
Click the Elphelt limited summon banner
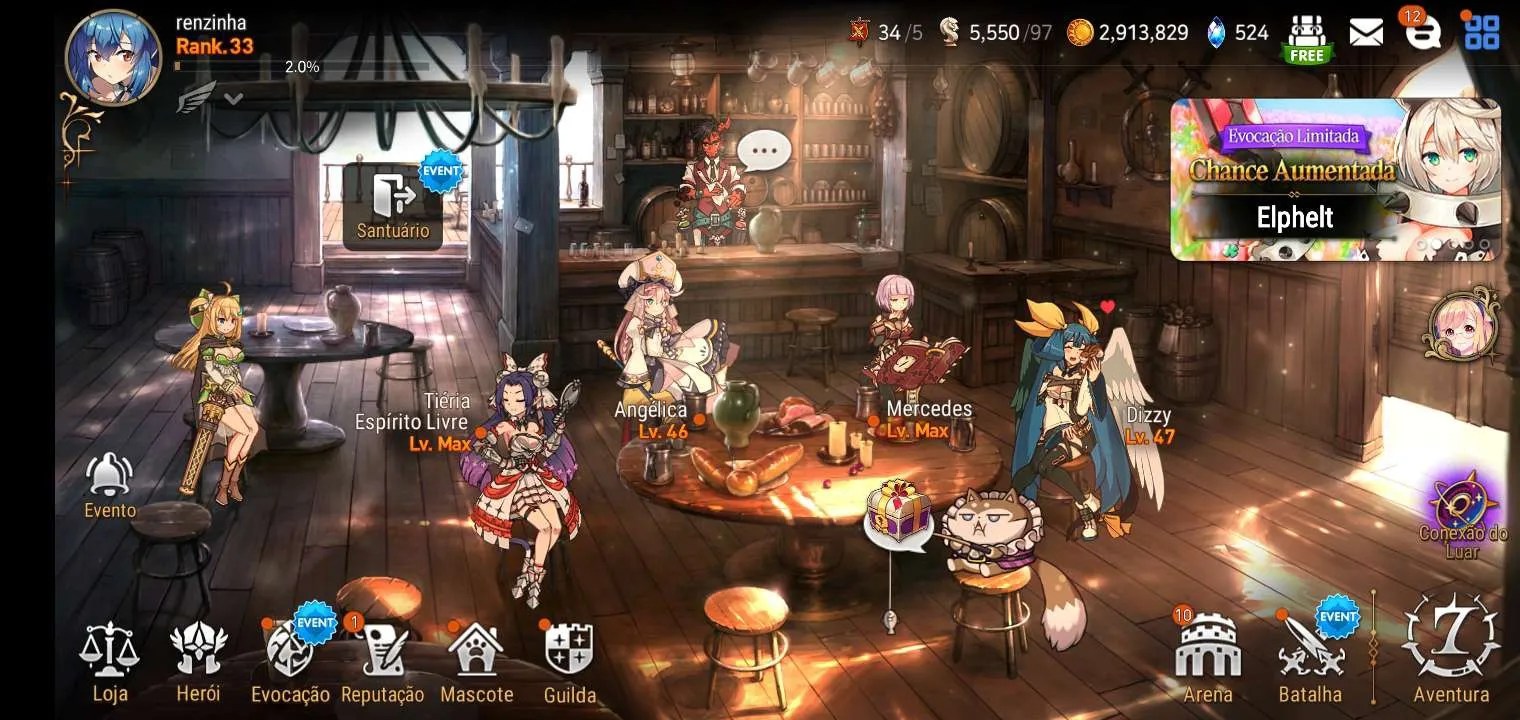(1335, 180)
